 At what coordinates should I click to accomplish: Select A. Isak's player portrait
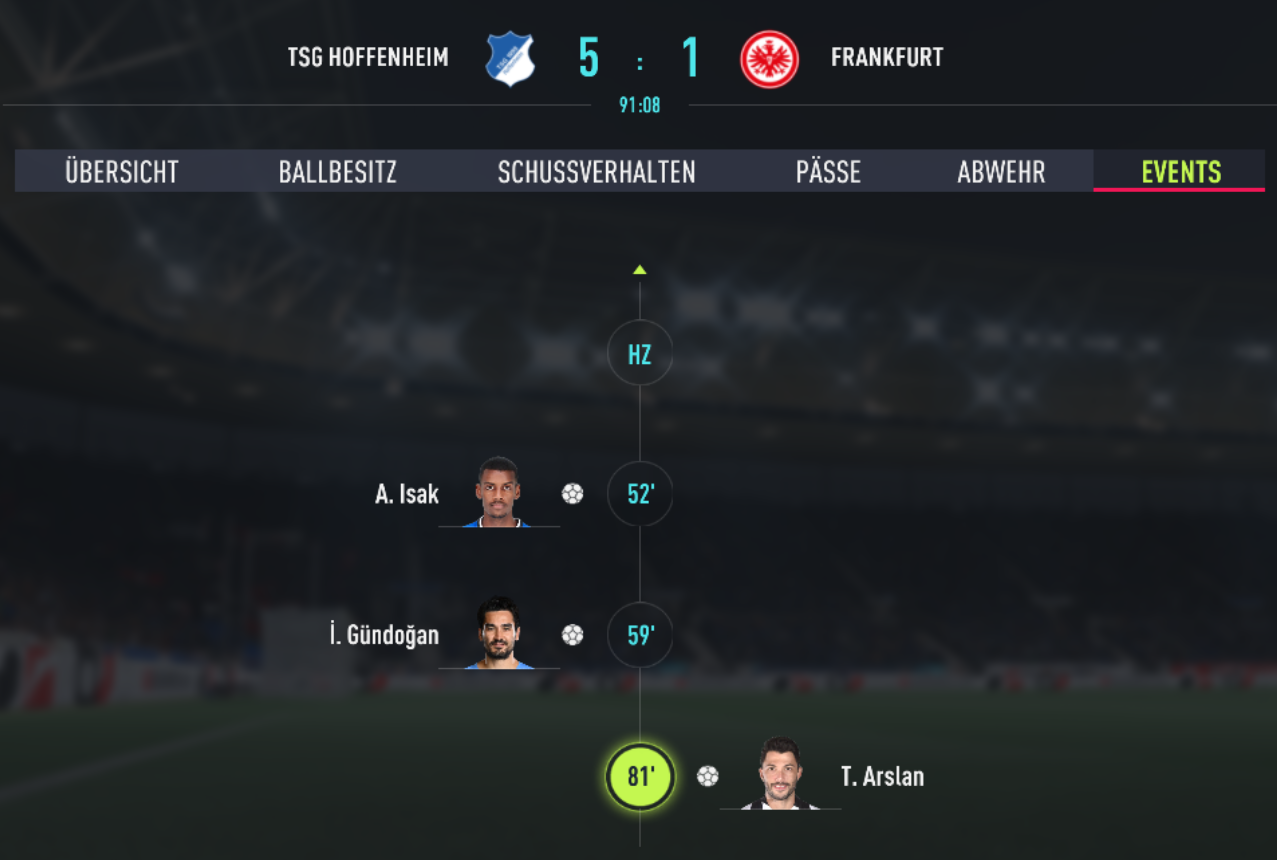tap(498, 492)
